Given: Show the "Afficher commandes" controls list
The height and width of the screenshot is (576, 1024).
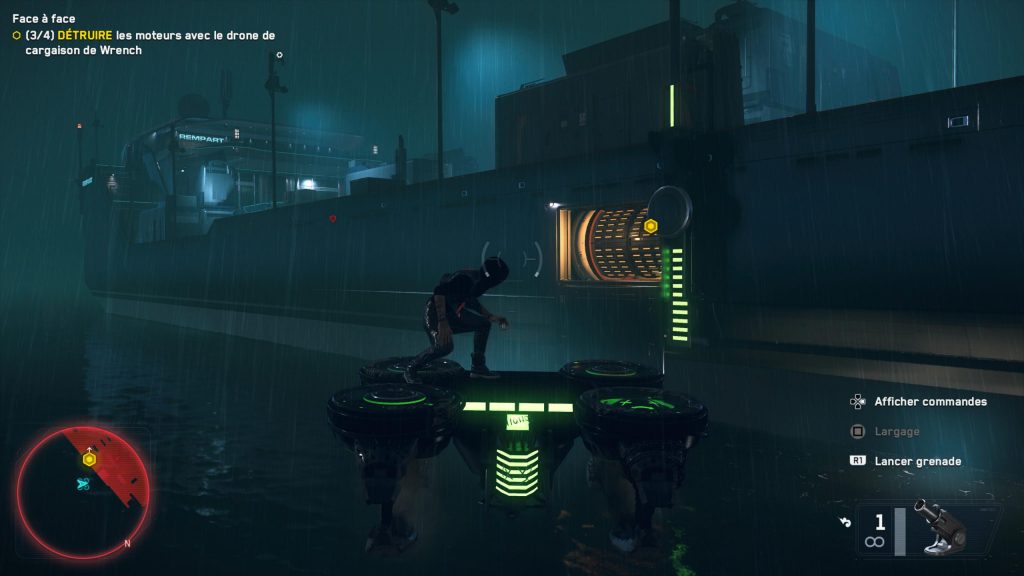Looking at the screenshot, I should (x=930, y=401).
